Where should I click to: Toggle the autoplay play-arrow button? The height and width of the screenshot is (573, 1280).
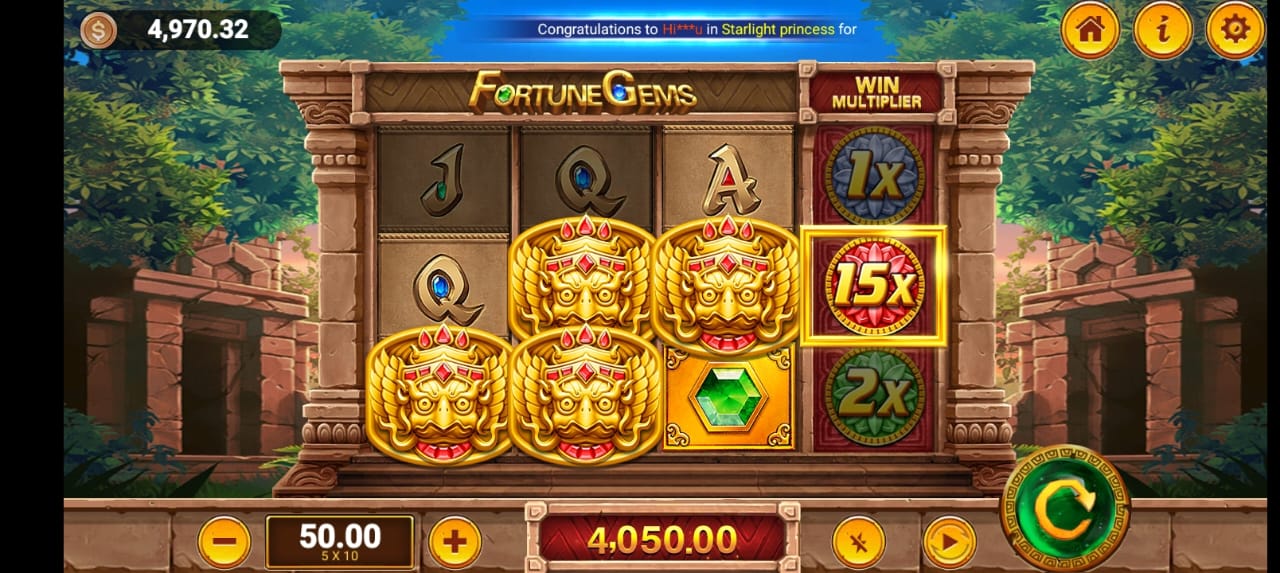[948, 542]
